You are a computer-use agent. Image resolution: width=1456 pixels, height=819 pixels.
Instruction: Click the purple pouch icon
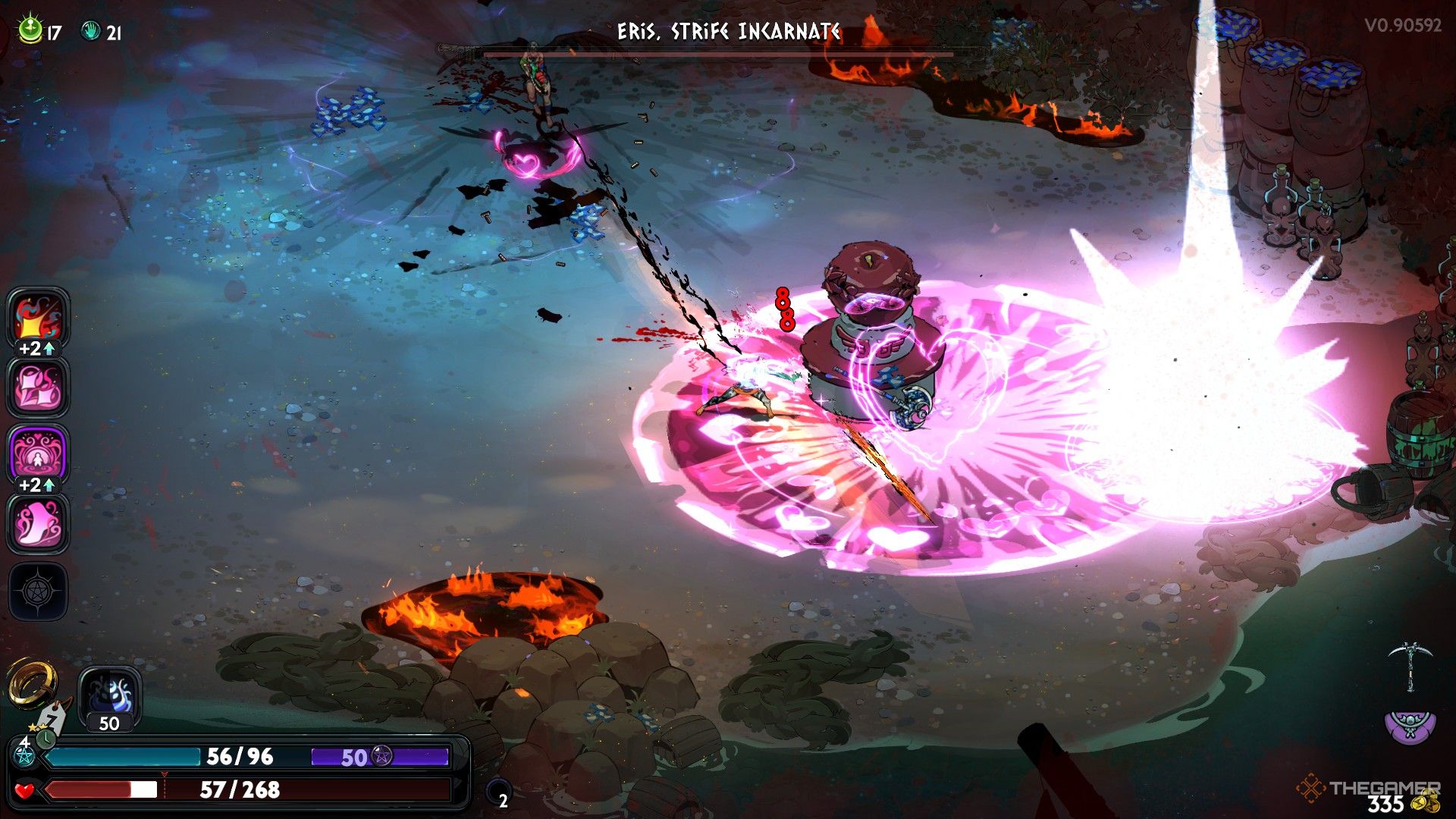[1410, 726]
